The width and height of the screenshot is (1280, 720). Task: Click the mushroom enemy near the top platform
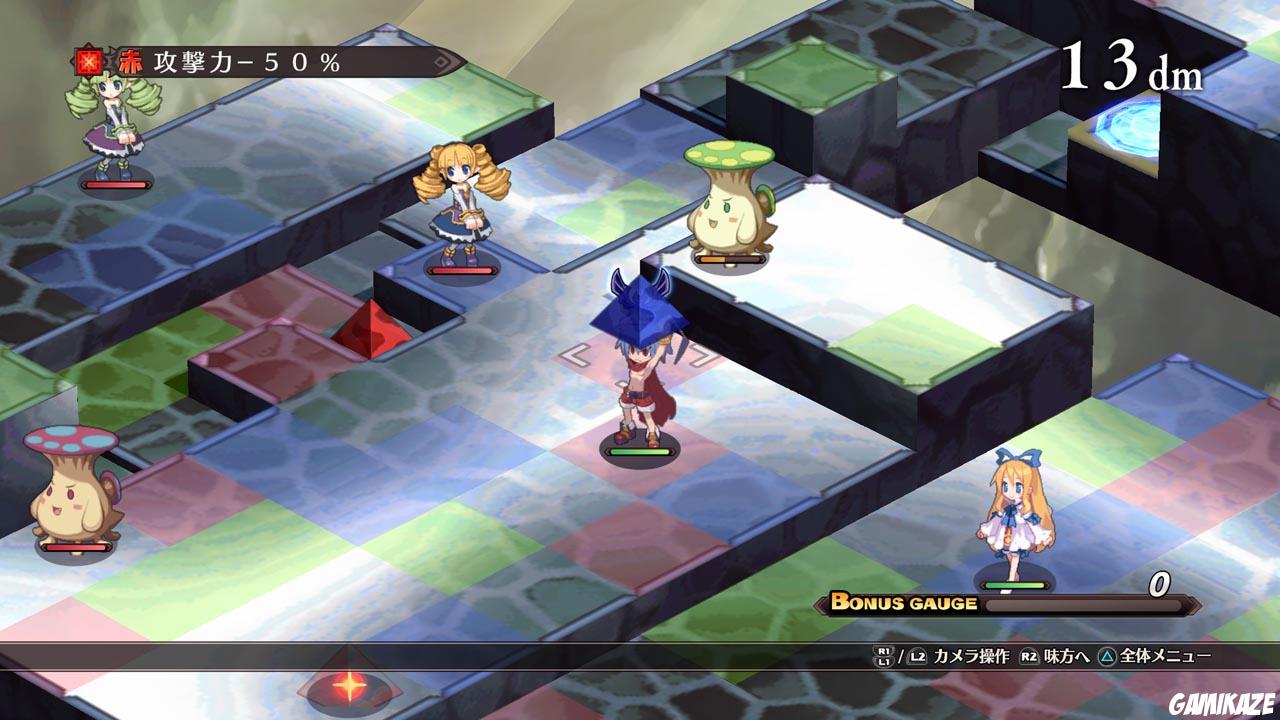725,210
